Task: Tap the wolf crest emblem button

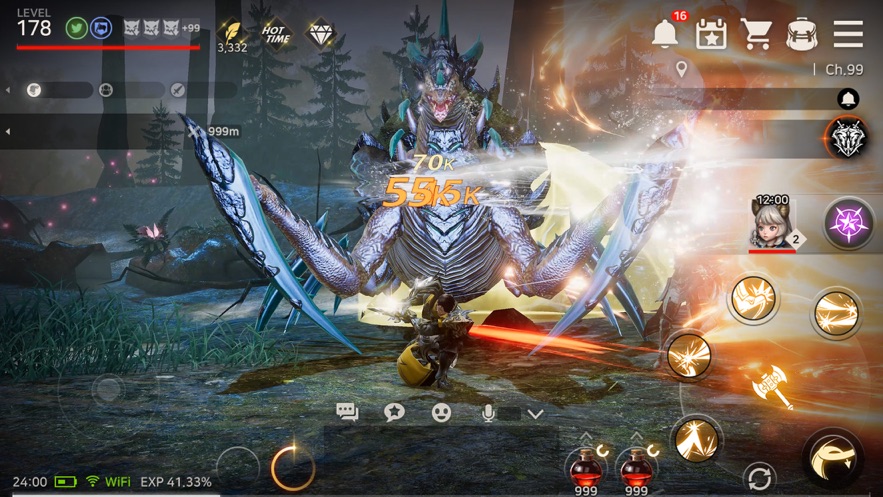Action: 848,137
